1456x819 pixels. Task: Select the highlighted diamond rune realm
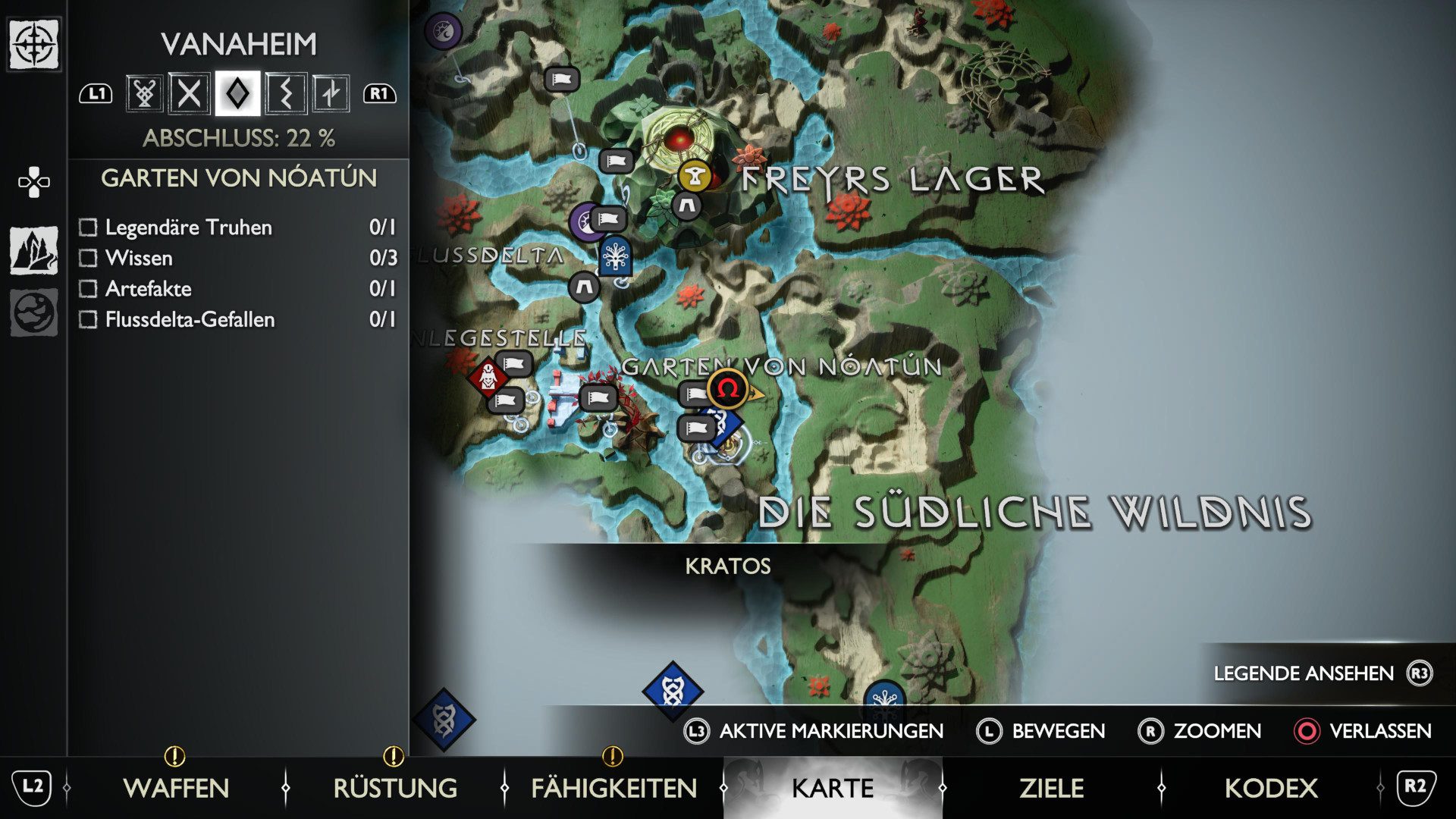click(237, 94)
